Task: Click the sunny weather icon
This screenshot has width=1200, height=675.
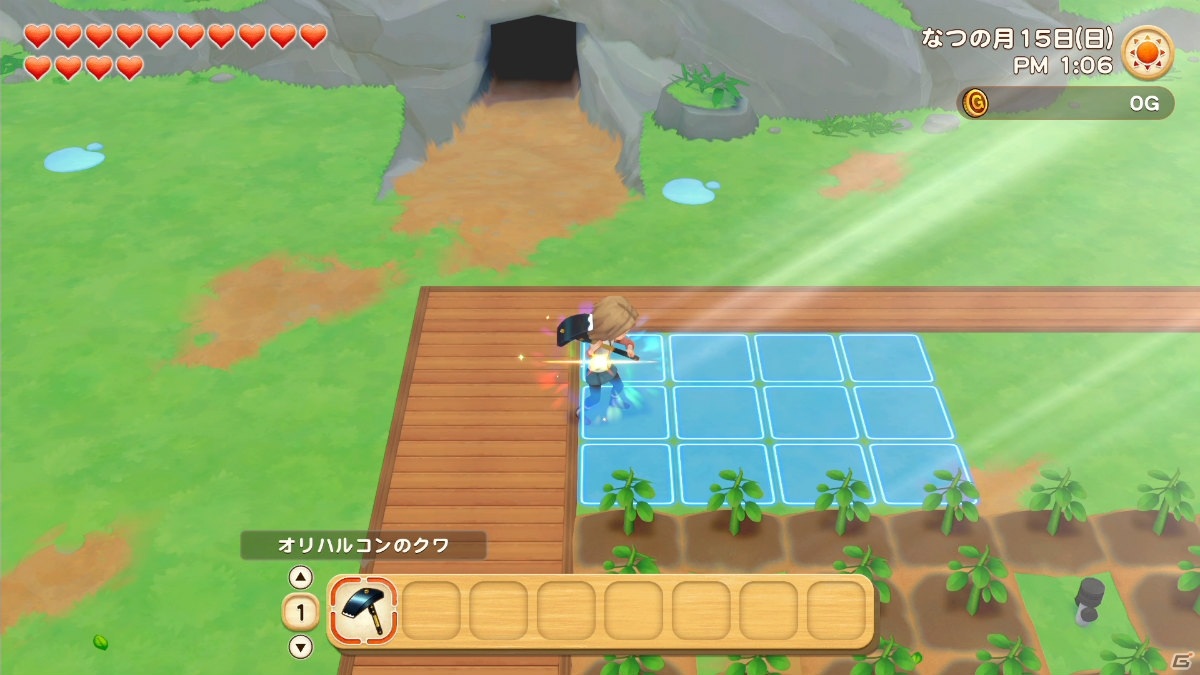Action: pyautogui.click(x=1147, y=52)
